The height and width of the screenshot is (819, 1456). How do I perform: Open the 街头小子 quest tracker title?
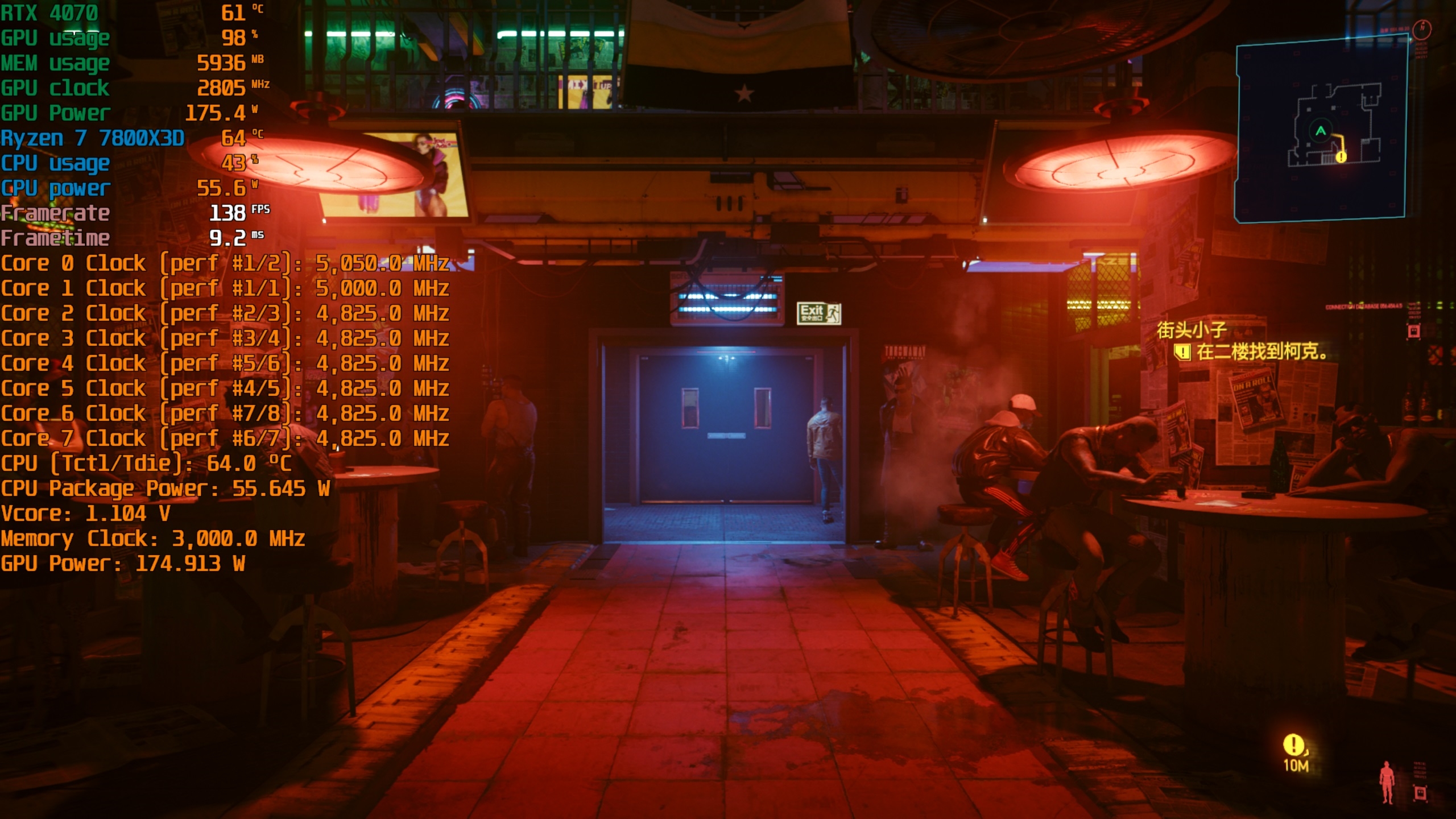(1192, 330)
